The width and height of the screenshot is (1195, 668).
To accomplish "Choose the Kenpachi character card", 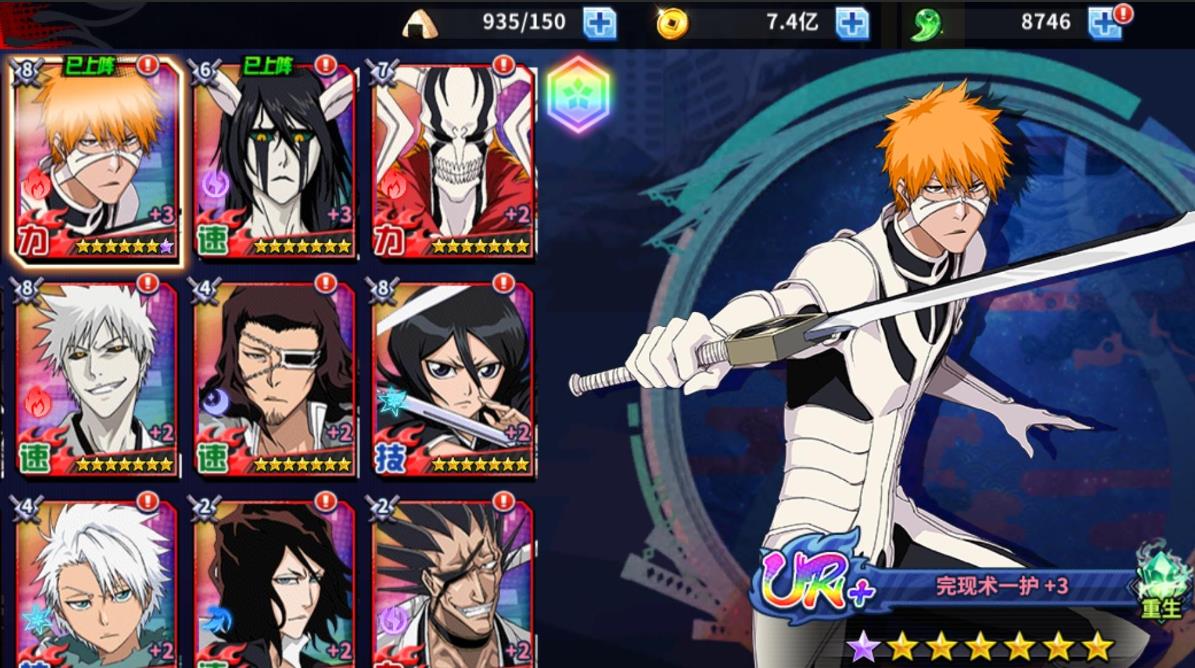I will tap(453, 585).
